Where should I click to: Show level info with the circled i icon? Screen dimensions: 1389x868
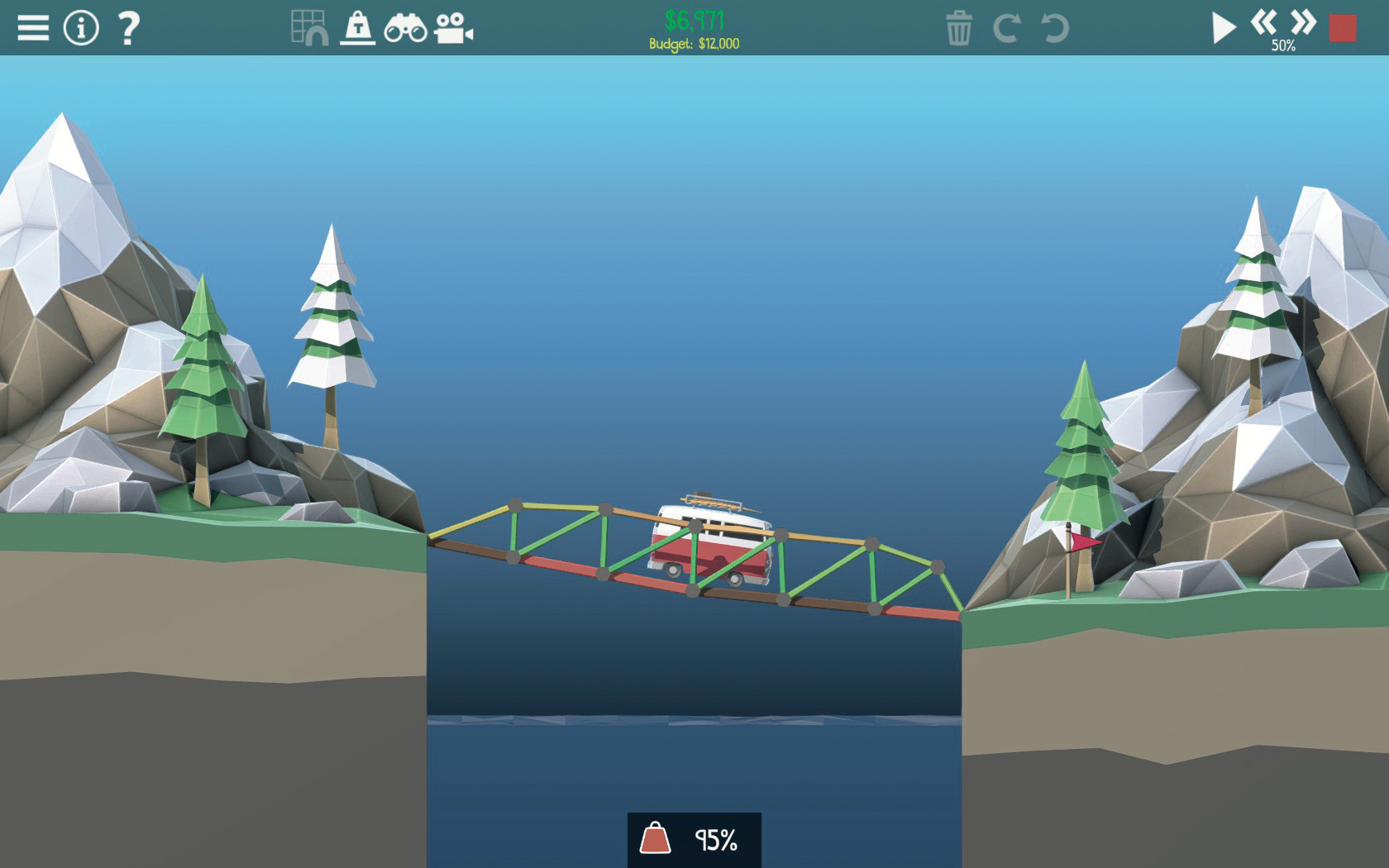[81, 28]
